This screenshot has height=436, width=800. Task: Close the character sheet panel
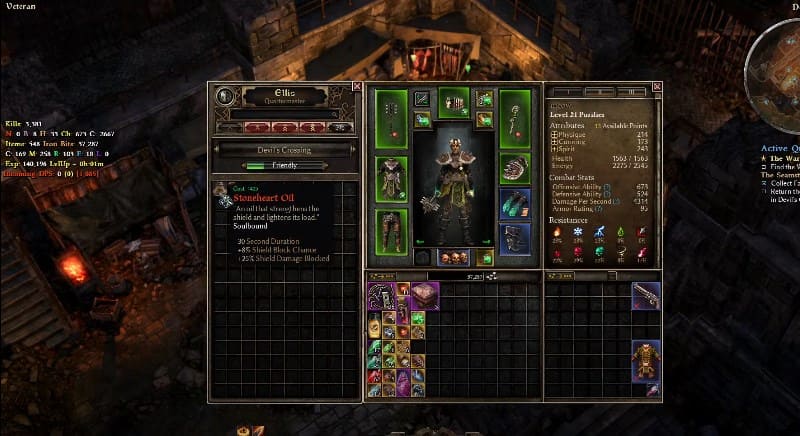point(656,87)
